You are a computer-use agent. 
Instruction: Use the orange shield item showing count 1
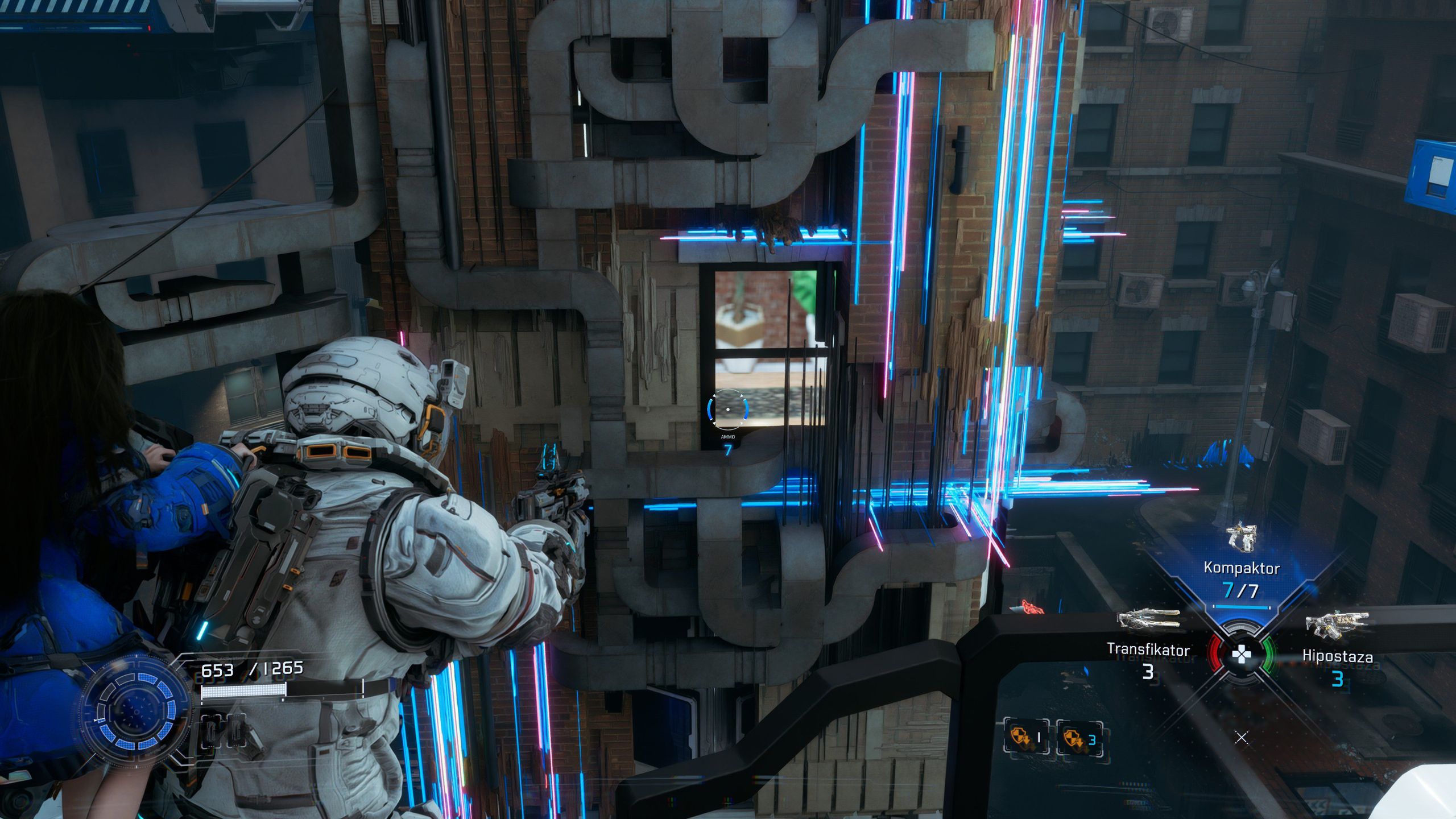[1025, 738]
